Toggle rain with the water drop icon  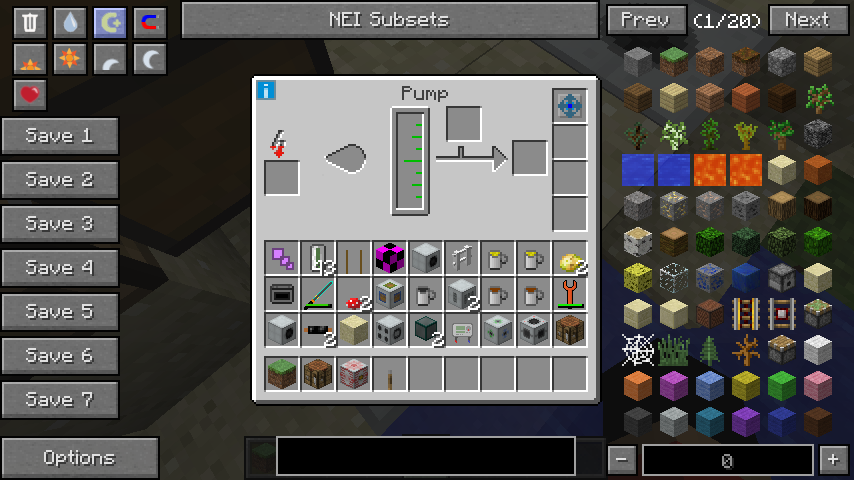click(x=69, y=22)
